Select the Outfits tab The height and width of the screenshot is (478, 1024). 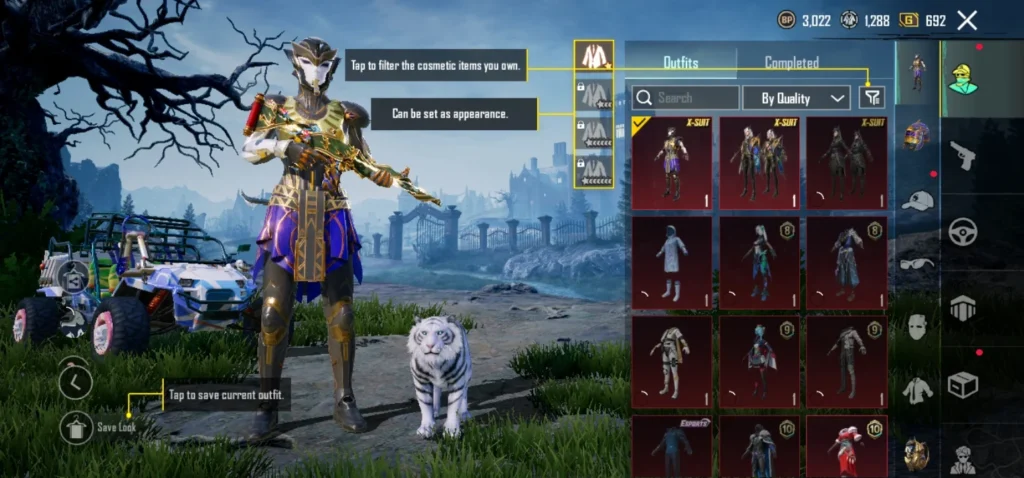tap(681, 62)
